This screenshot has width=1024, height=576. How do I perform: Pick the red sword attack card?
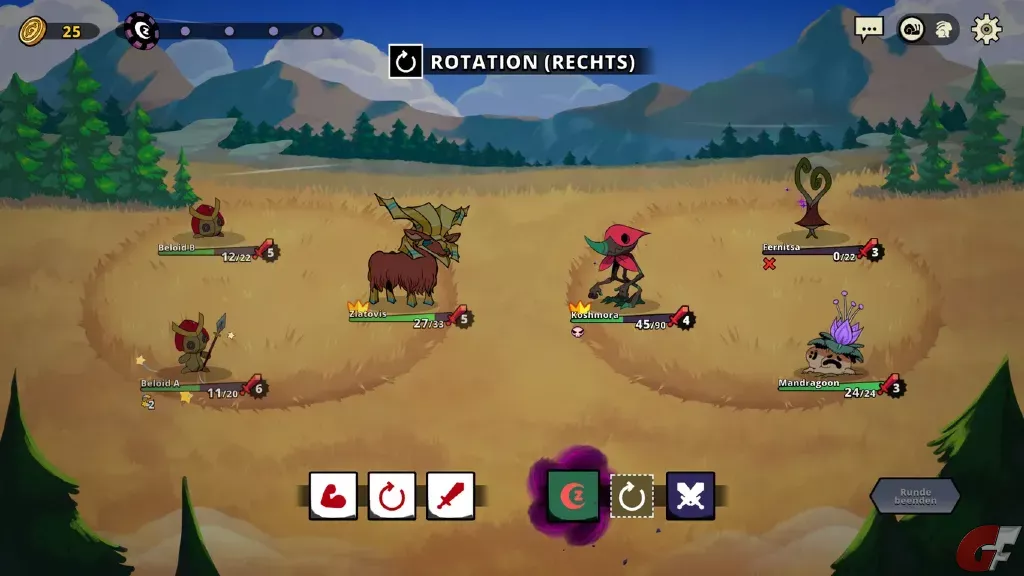[451, 496]
